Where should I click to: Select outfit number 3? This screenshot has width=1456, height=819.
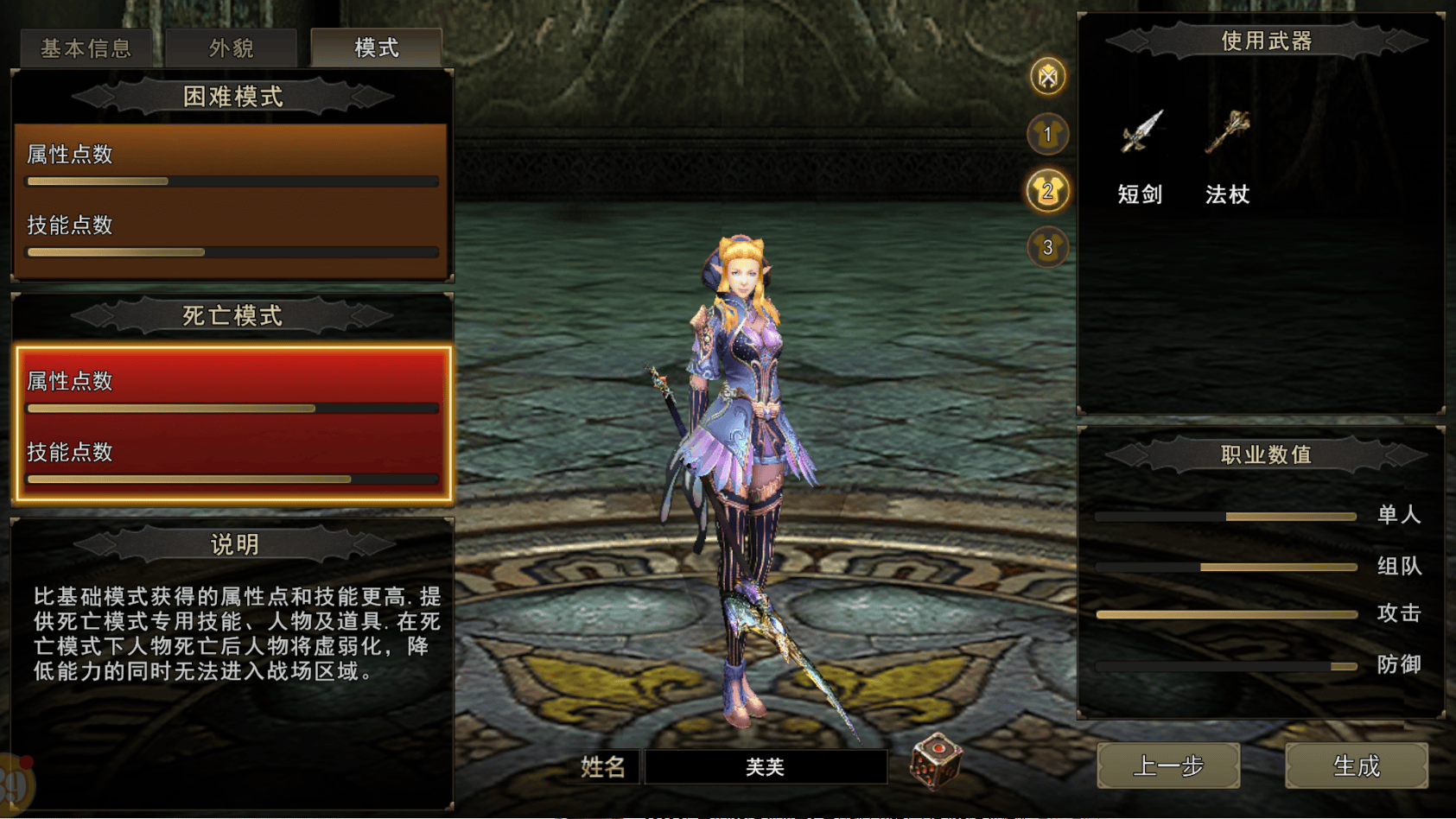(1047, 248)
